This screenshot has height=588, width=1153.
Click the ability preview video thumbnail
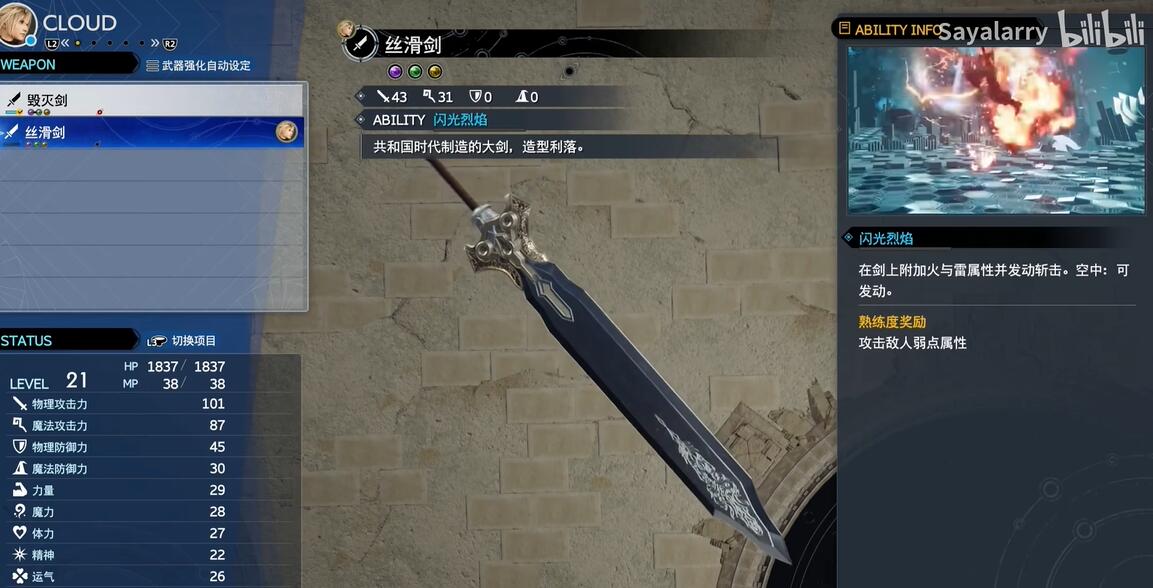995,129
